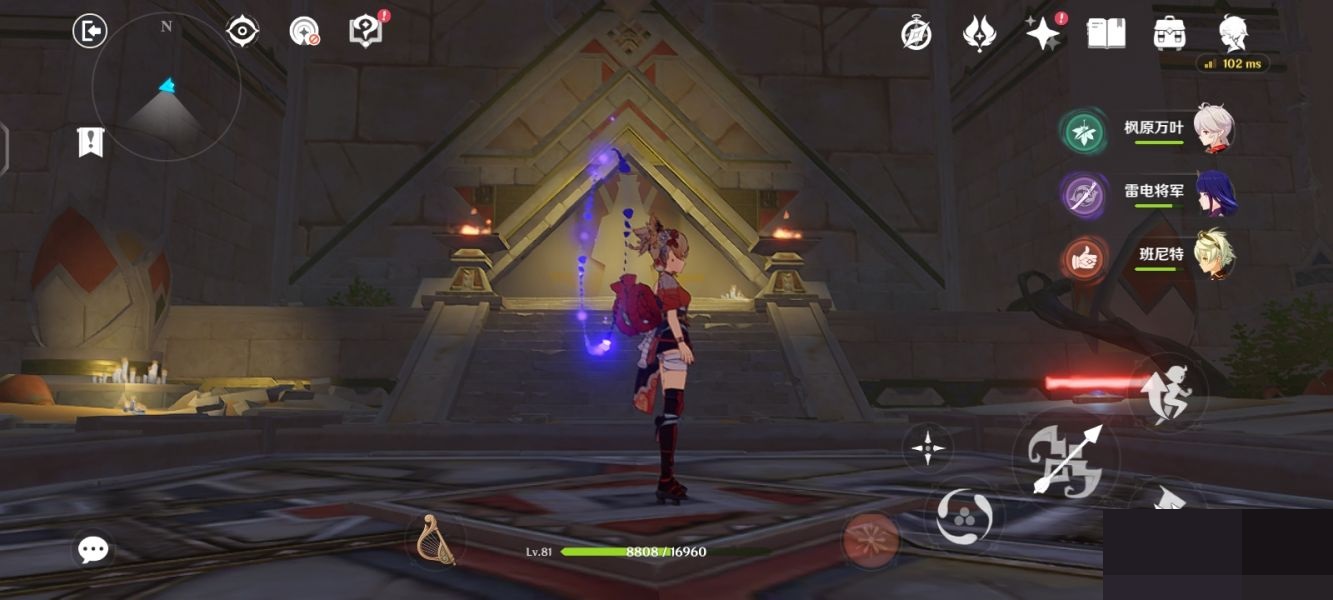Open the circular minimap

click(x=166, y=87)
